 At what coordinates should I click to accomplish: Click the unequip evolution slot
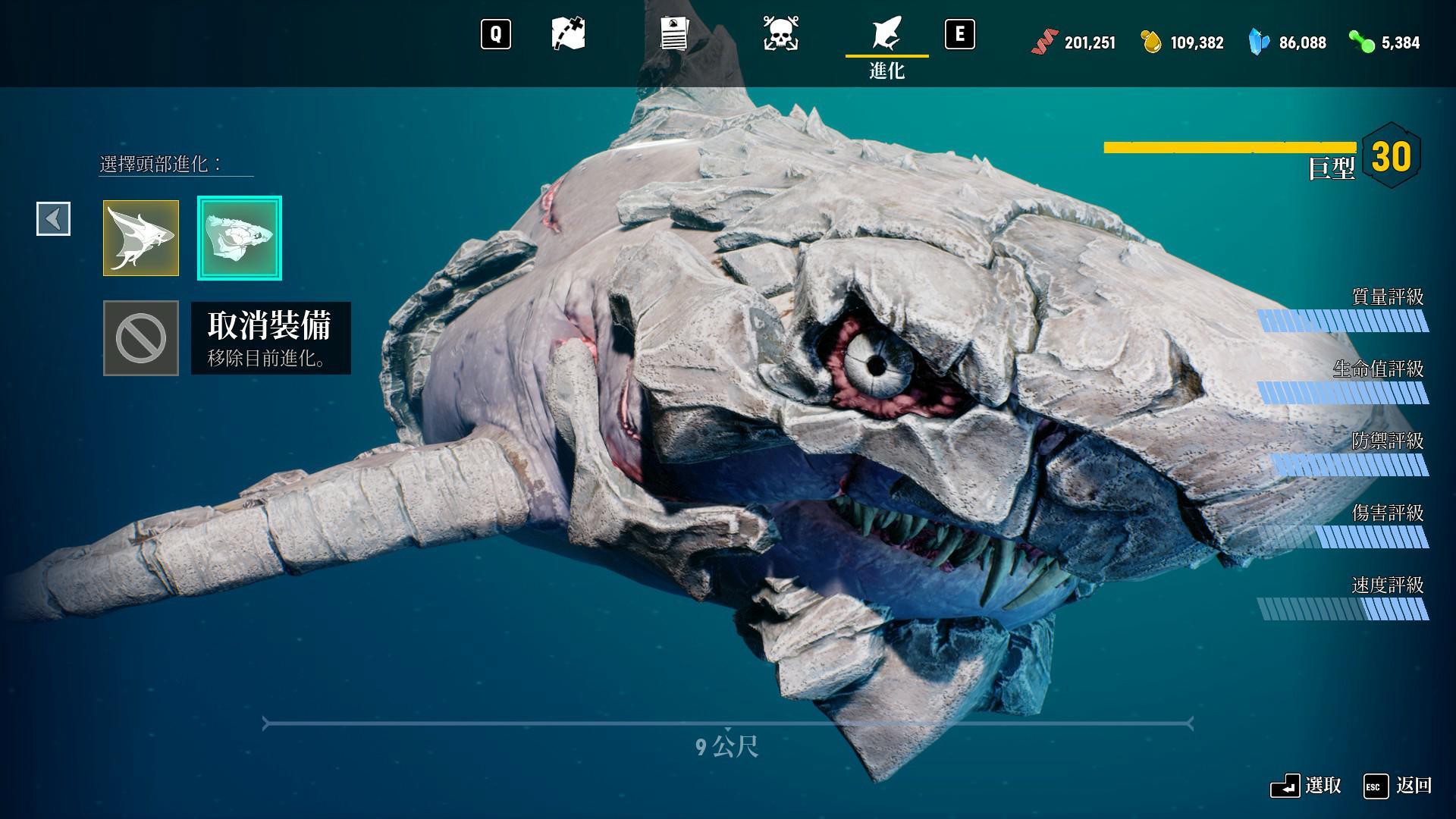click(x=141, y=338)
